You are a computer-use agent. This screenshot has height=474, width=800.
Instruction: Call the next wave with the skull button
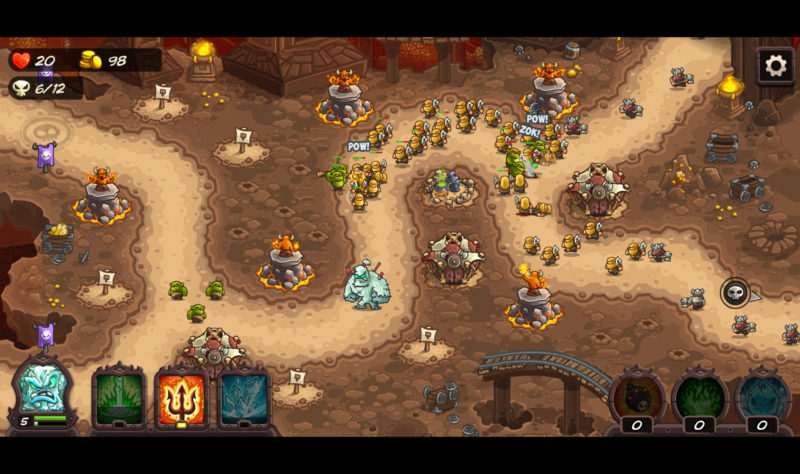pyautogui.click(x=735, y=293)
